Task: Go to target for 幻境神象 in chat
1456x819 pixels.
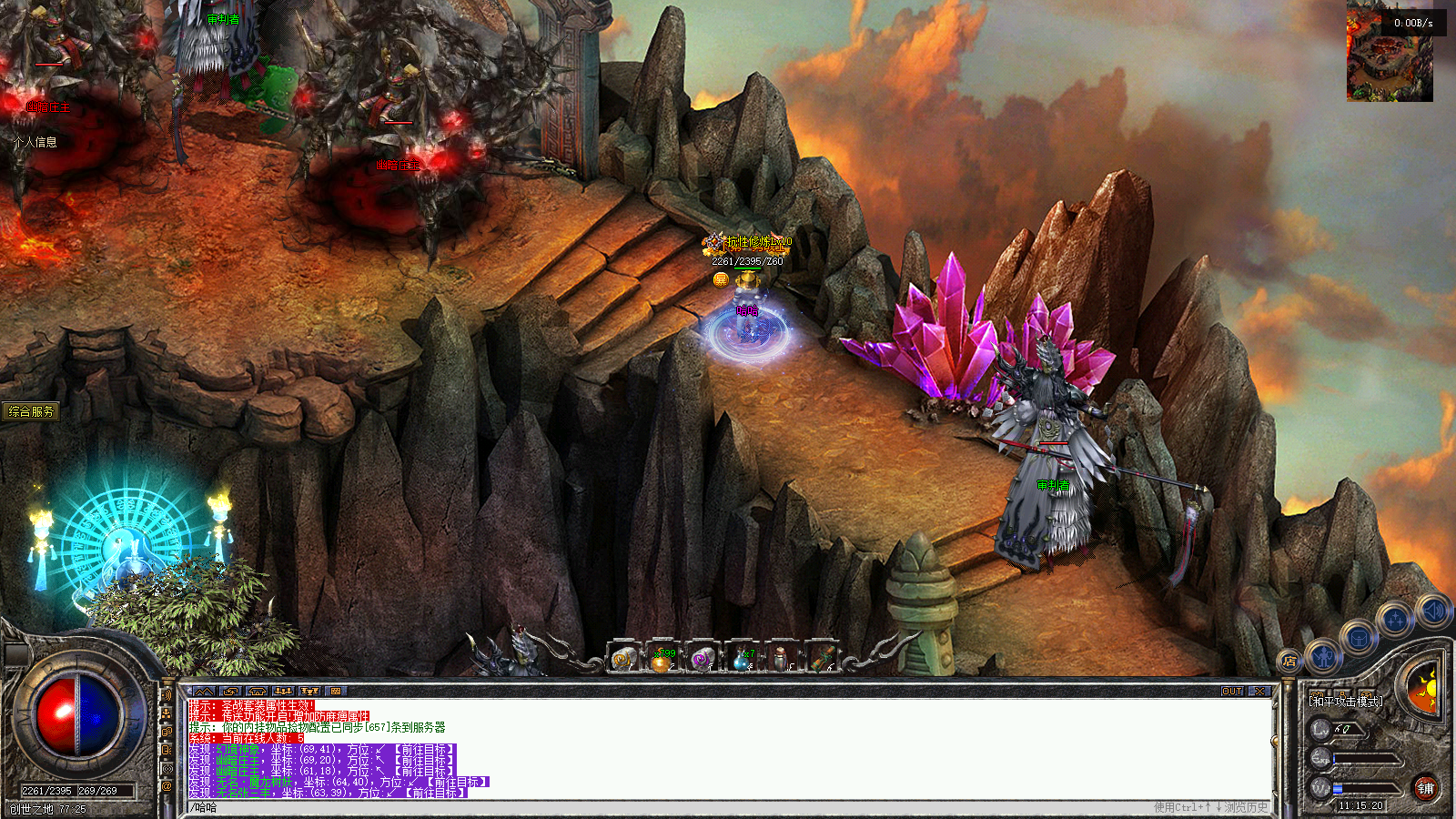Action: pyautogui.click(x=425, y=750)
